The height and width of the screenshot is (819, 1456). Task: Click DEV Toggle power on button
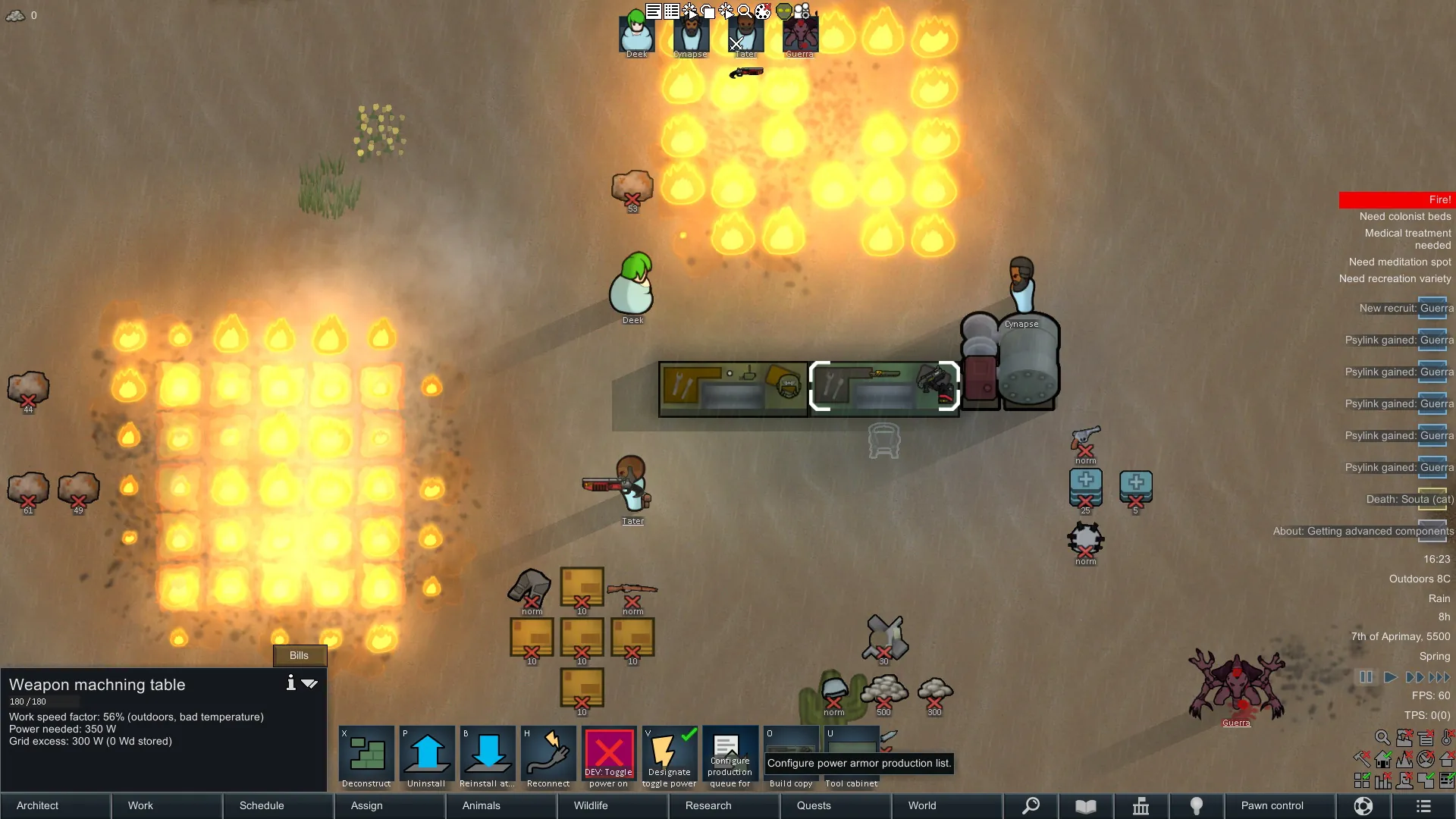(609, 755)
